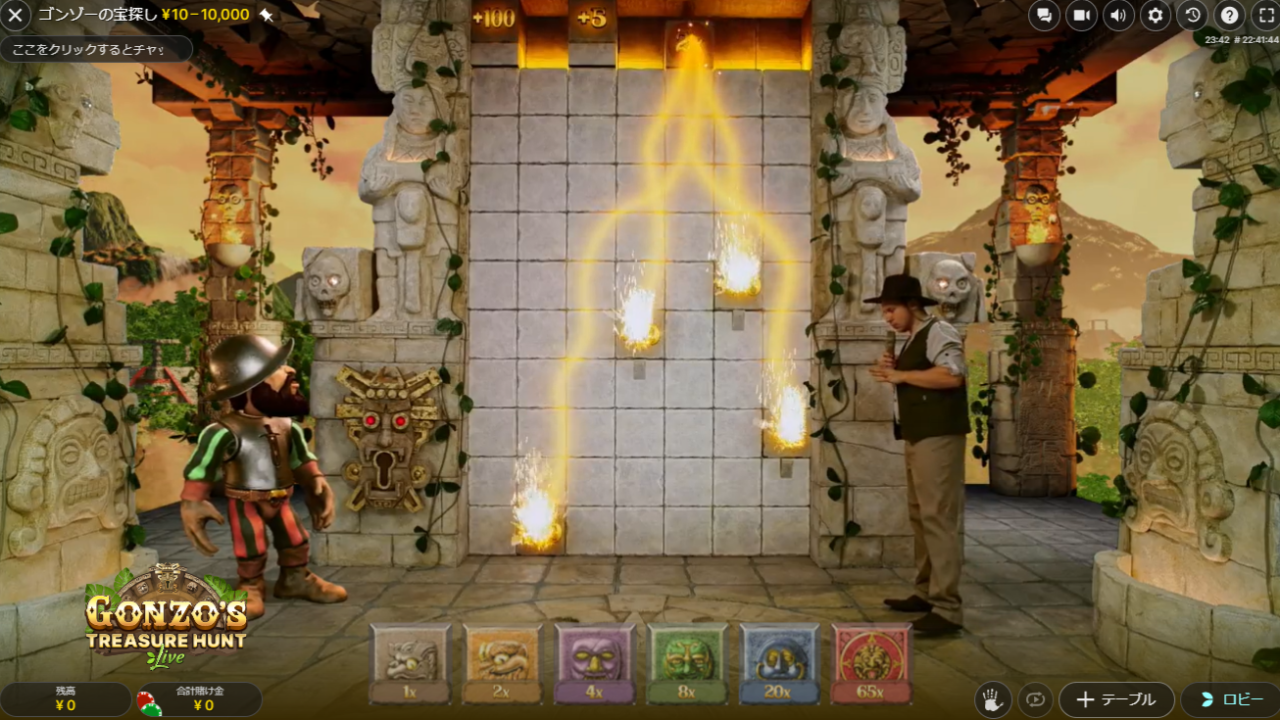Return to the lobby via ロビー
Screen dimensions: 1280x720
[x=1229, y=699]
